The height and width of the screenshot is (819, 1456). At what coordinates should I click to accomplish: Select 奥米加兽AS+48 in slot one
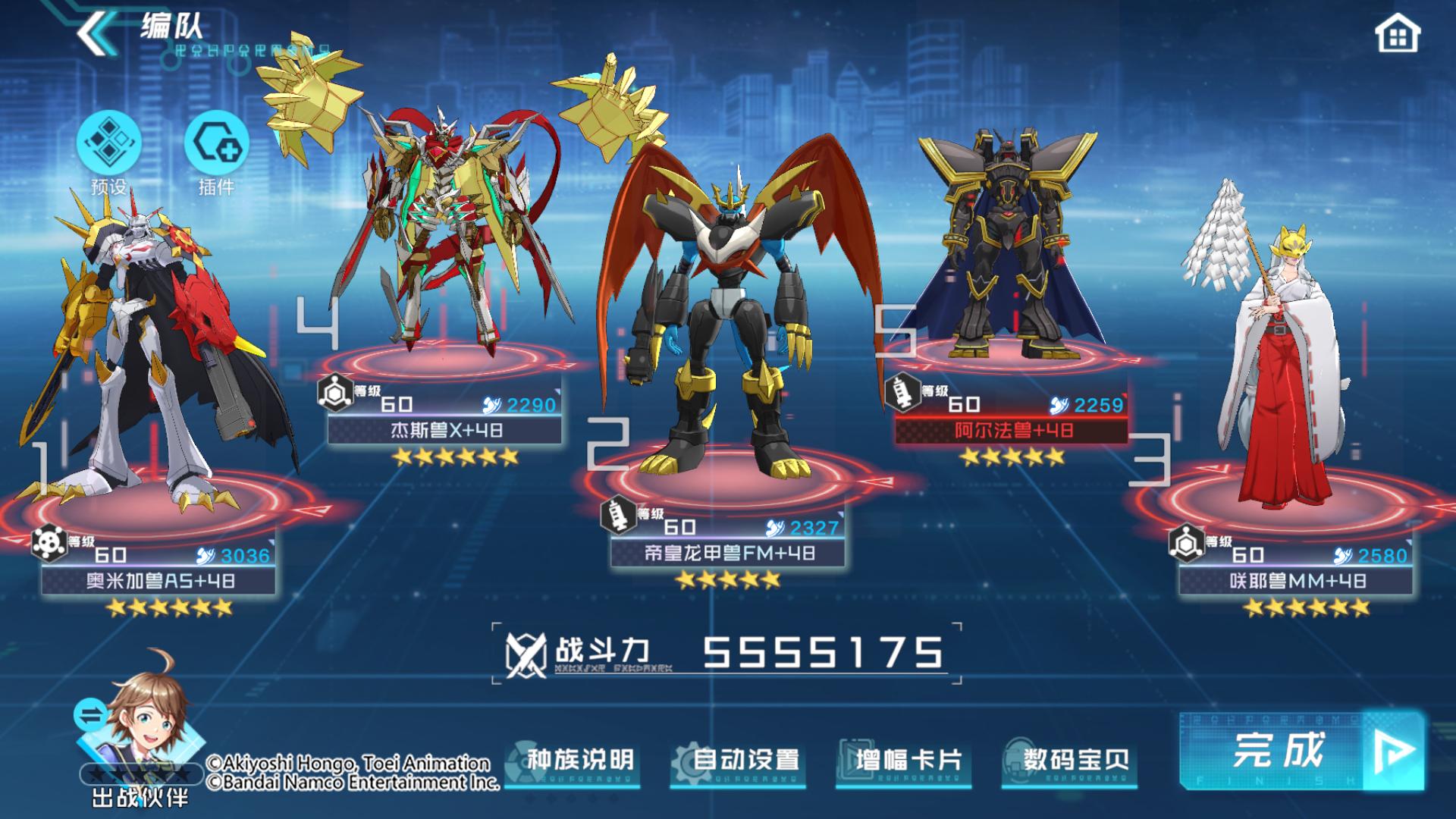tap(159, 581)
